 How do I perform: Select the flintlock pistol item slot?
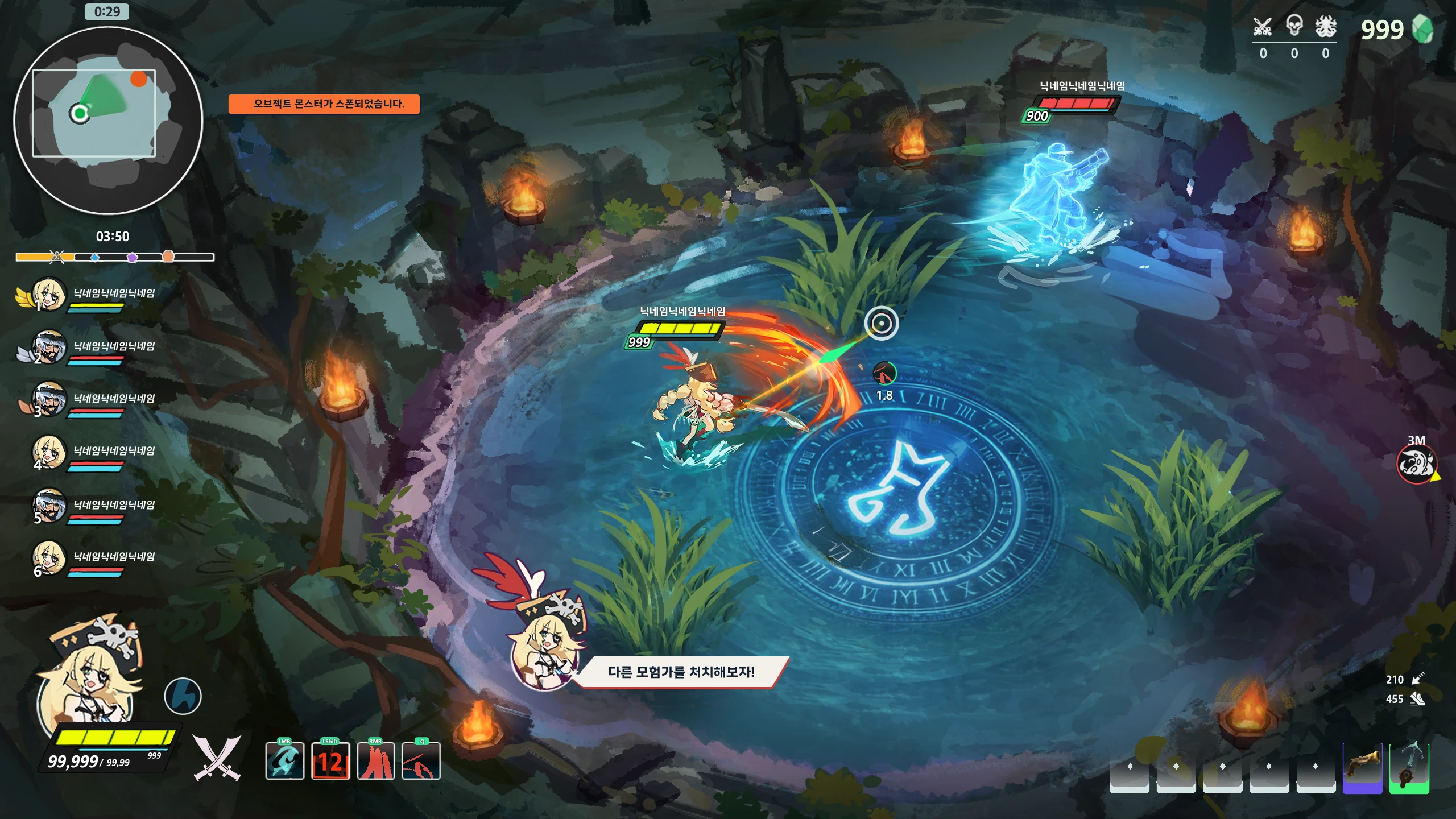click(x=1362, y=768)
